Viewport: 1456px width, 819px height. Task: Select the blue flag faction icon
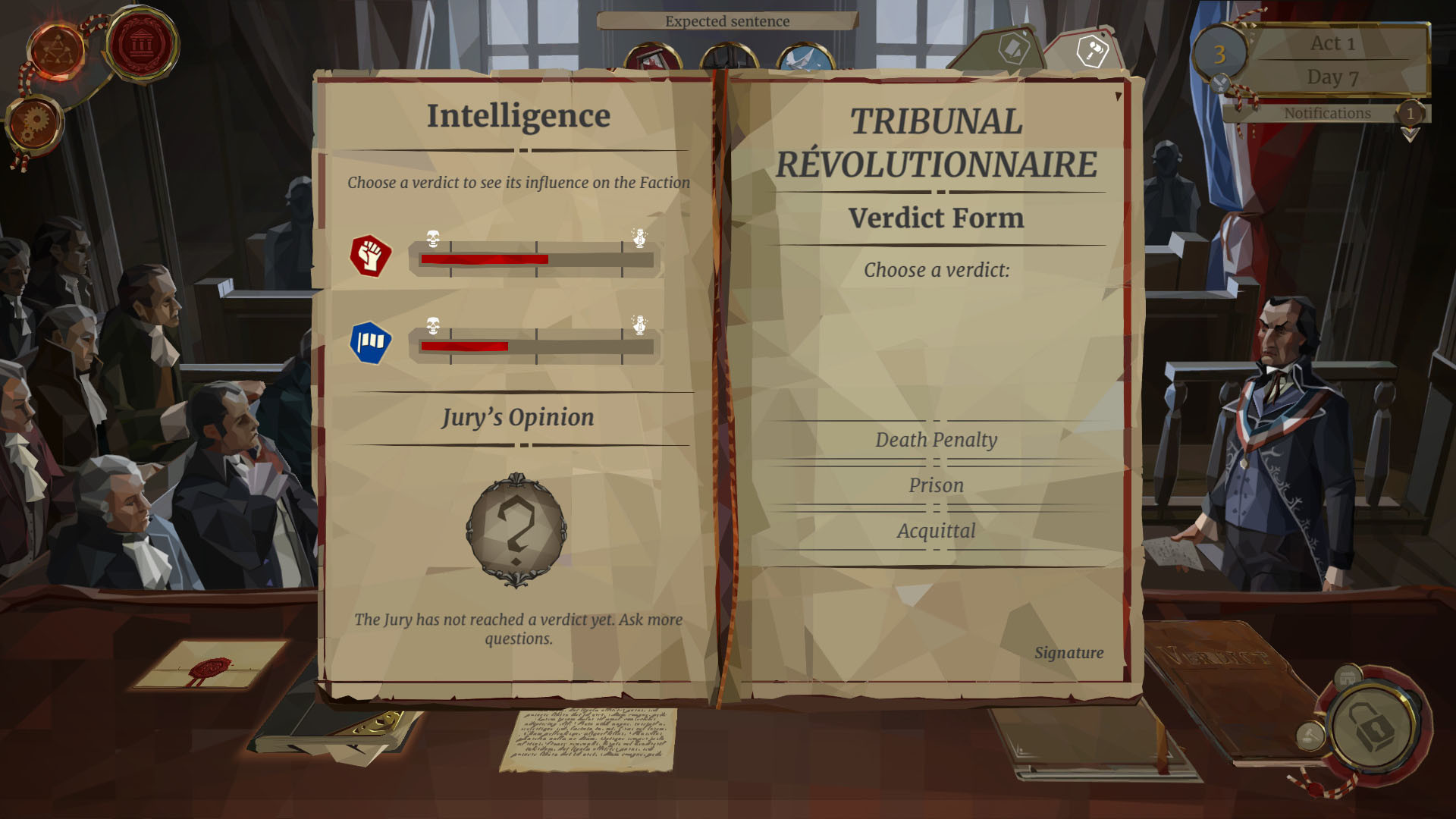point(369,342)
